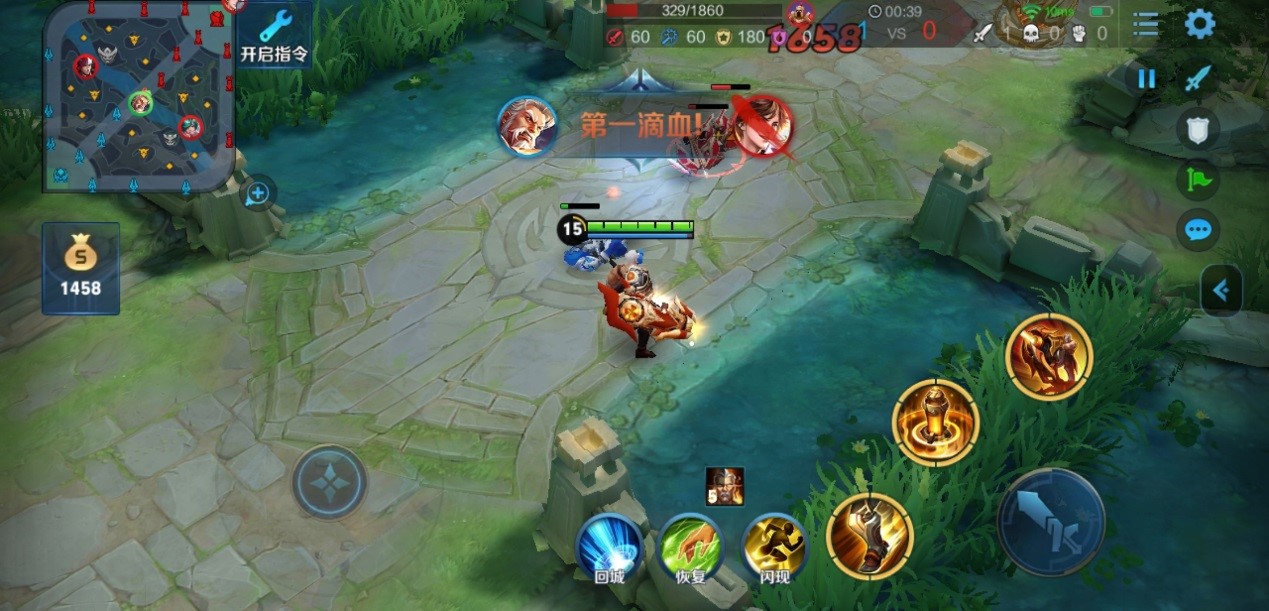
Task: Tap the virtual movement joystick
Action: pos(330,482)
